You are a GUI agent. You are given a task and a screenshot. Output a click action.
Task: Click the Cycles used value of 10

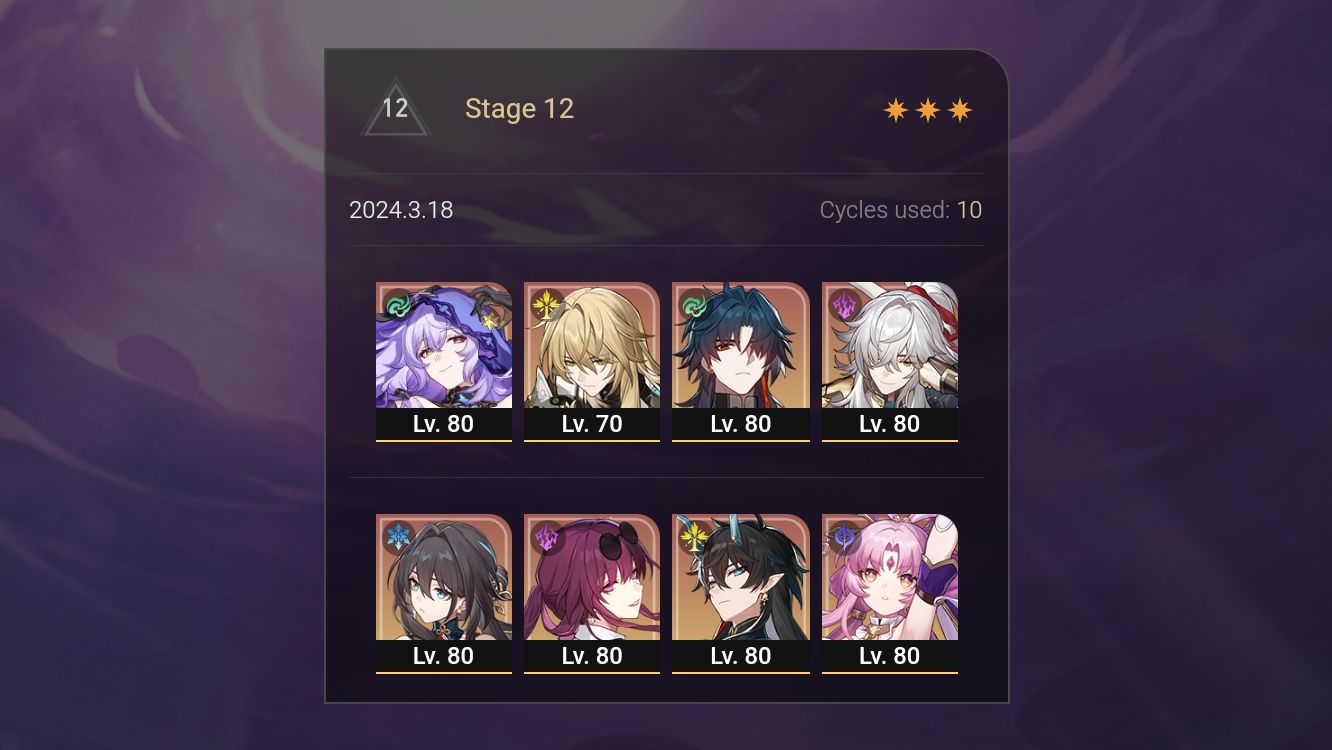[x=970, y=210]
